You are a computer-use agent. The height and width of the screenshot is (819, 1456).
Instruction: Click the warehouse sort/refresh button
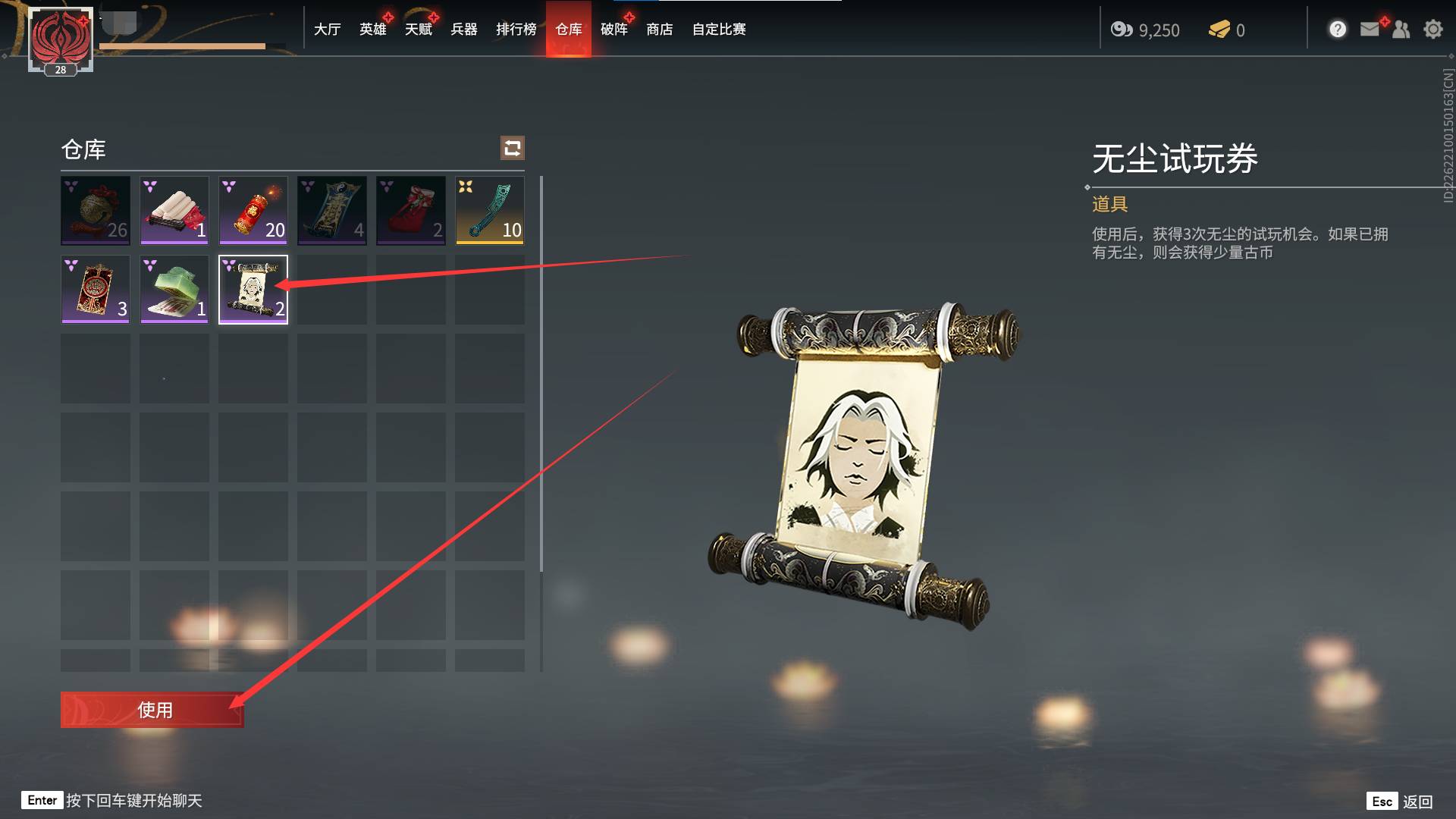513,148
